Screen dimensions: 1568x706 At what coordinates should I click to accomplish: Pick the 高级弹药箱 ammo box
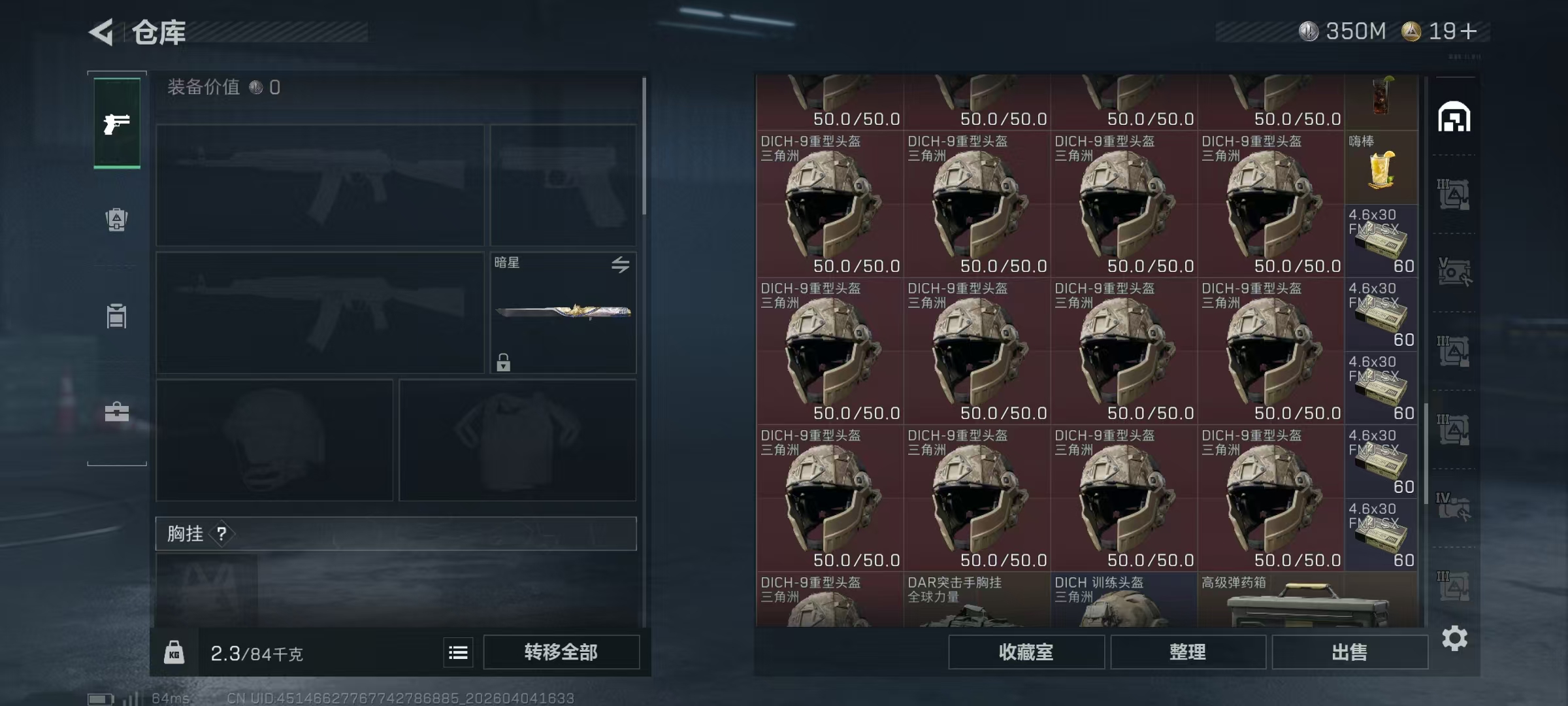click(1307, 601)
